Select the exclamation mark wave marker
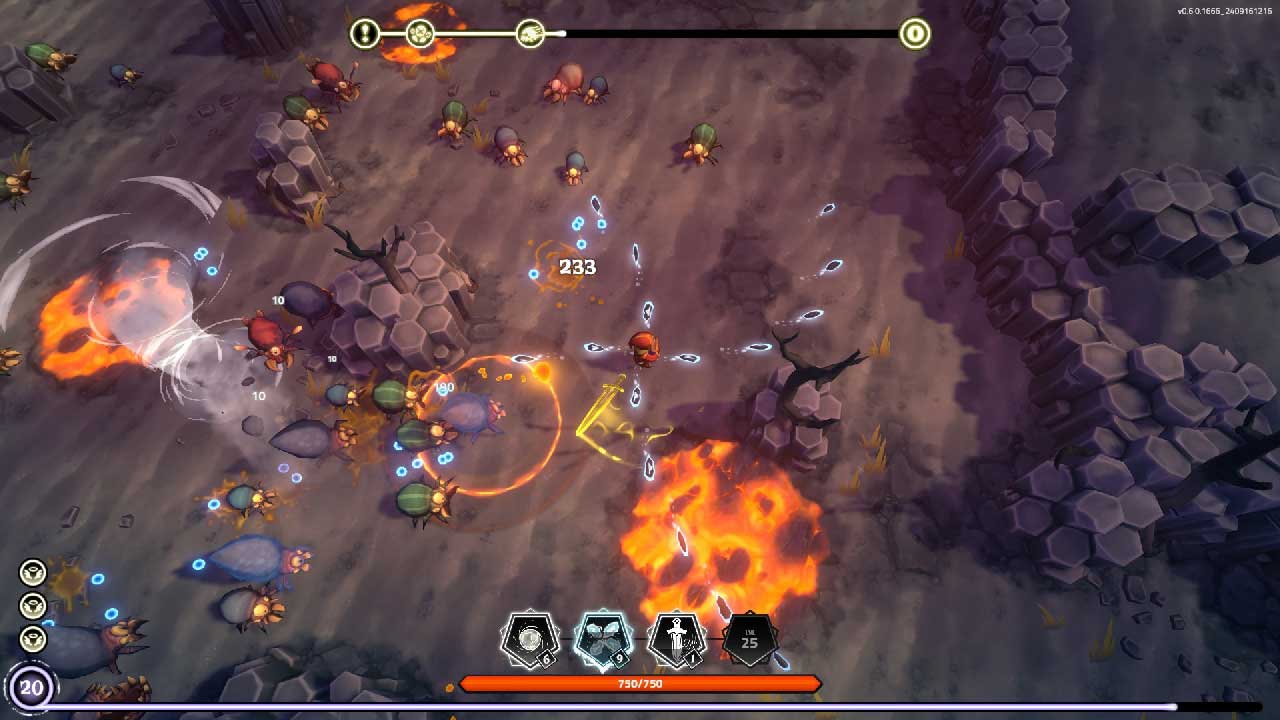This screenshot has width=1280, height=720. pyautogui.click(x=365, y=34)
